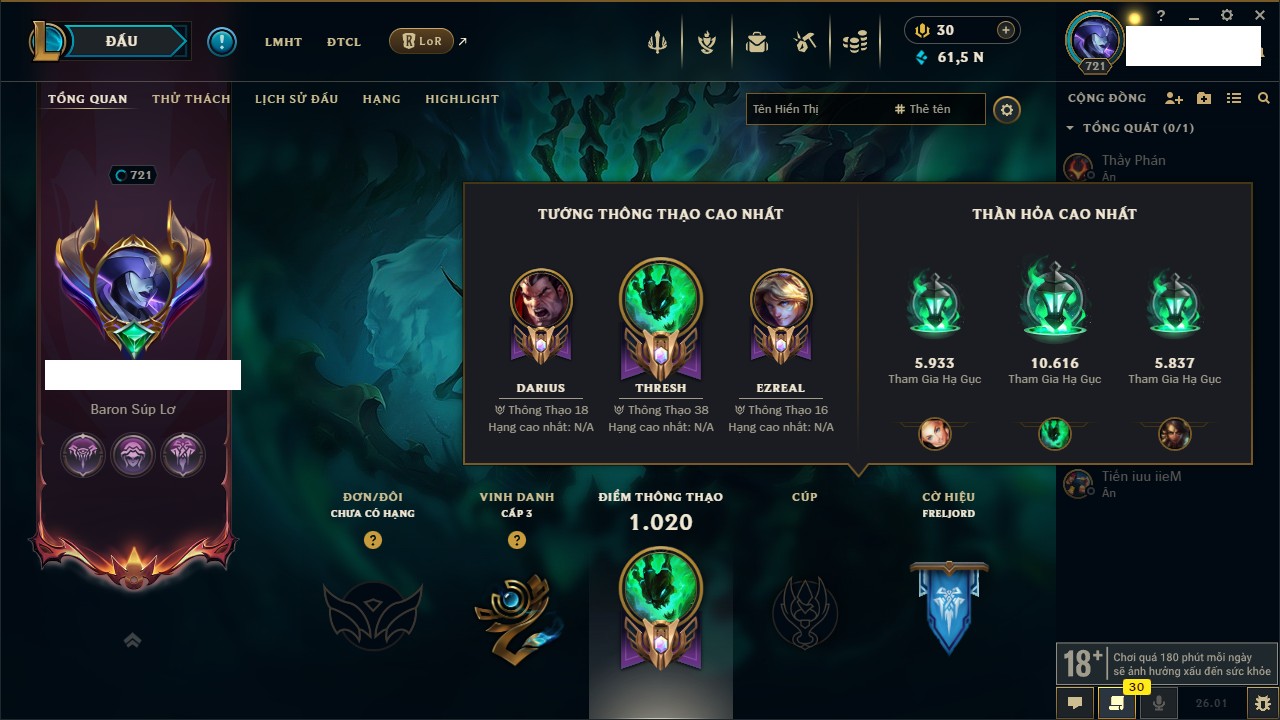Screen dimensions: 1280x720
Task: Open the LMHT home section
Action: tap(283, 42)
